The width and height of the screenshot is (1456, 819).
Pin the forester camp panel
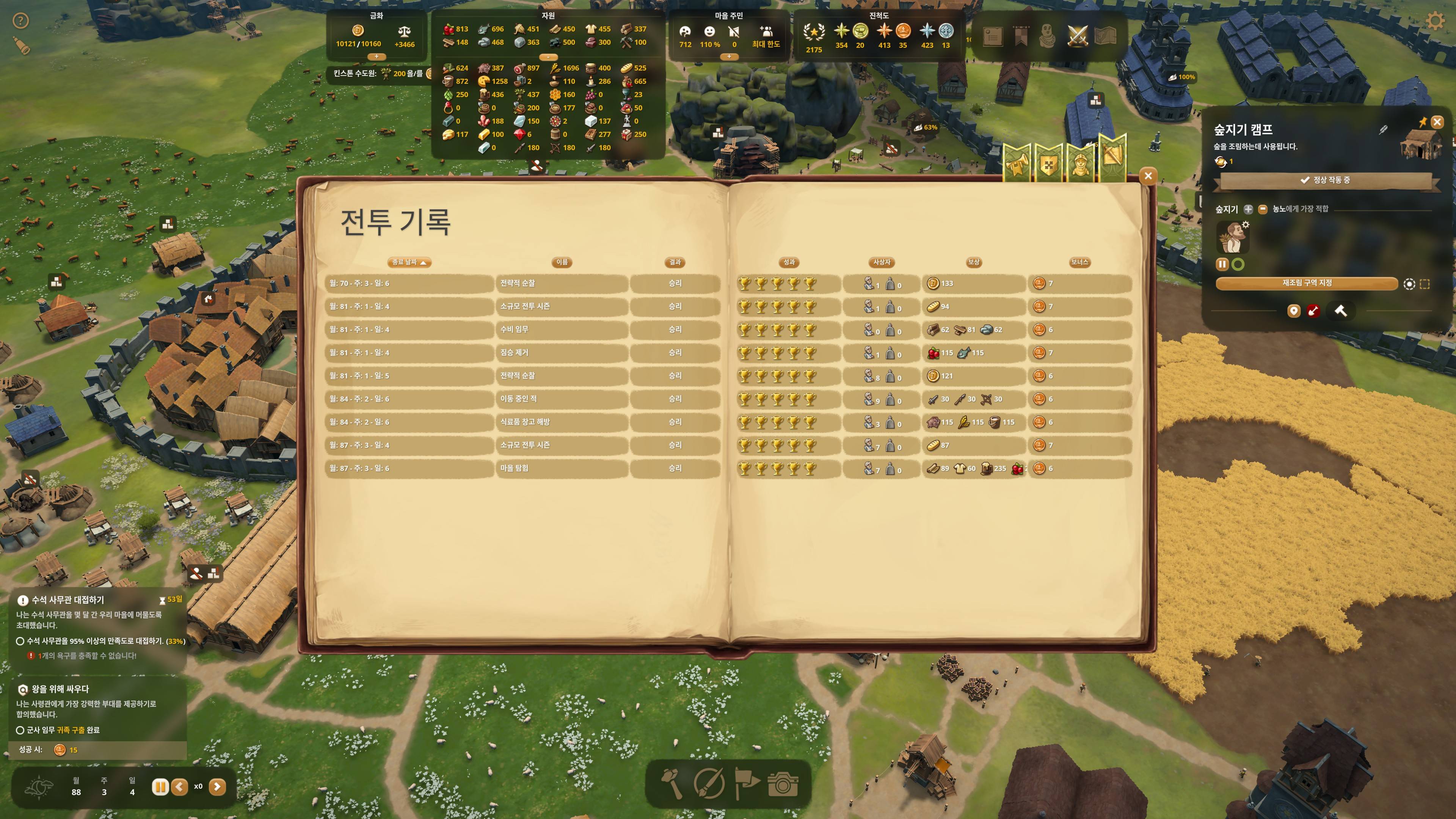tap(1423, 122)
